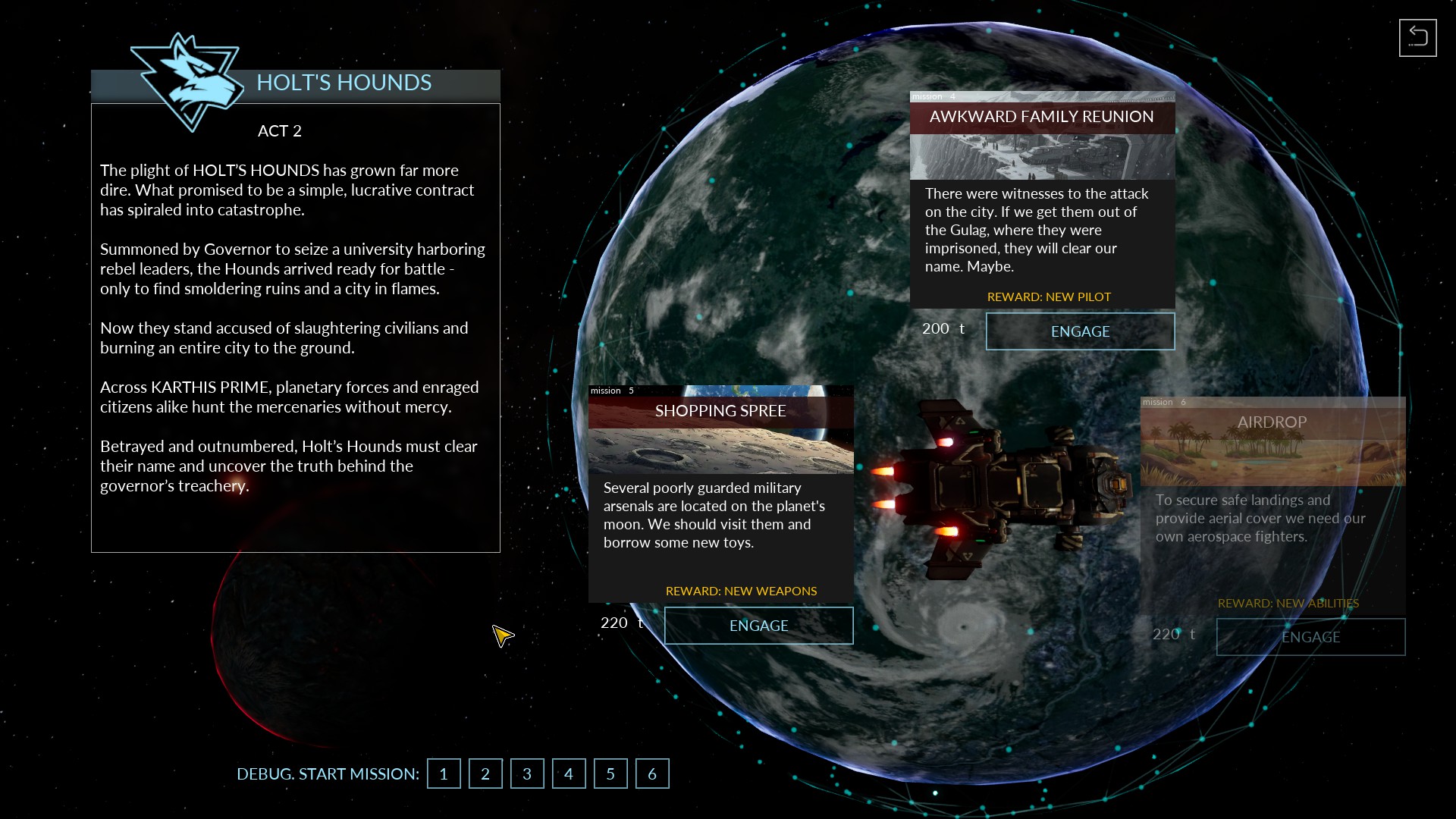Viewport: 1456px width, 819px height.
Task: Select the Airdrop beach thumbnail
Action: pyautogui.click(x=1272, y=461)
